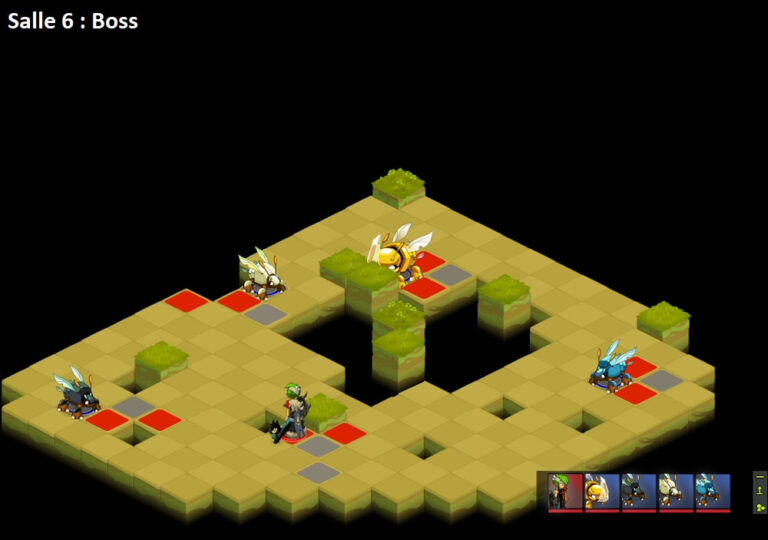Click the single-figure icon beside the timeline
Viewport: 768px width, 540px height.
(760, 492)
